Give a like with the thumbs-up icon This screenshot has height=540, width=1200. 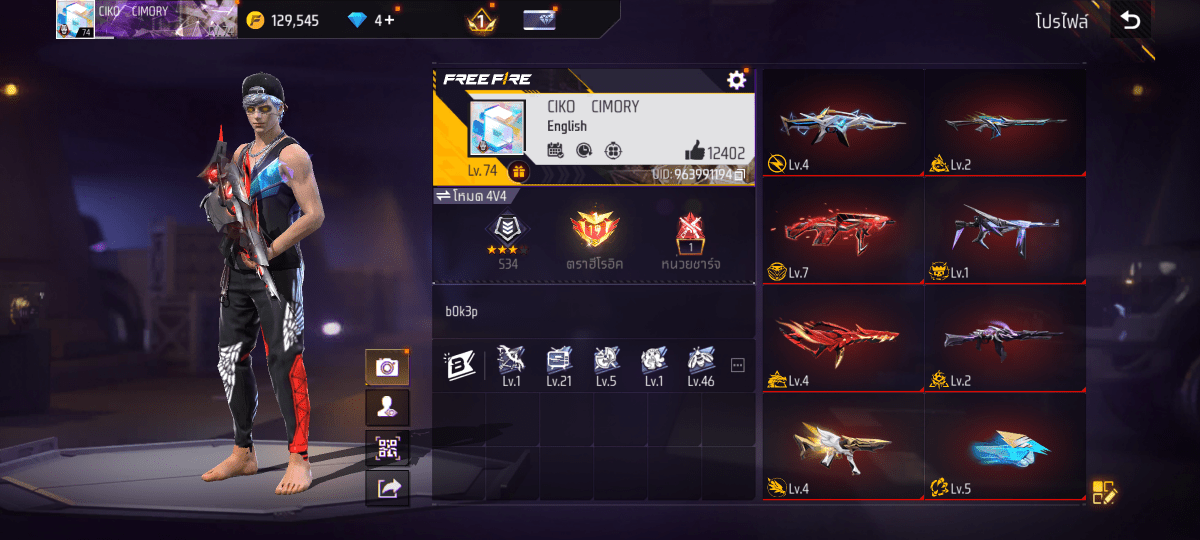(695, 152)
